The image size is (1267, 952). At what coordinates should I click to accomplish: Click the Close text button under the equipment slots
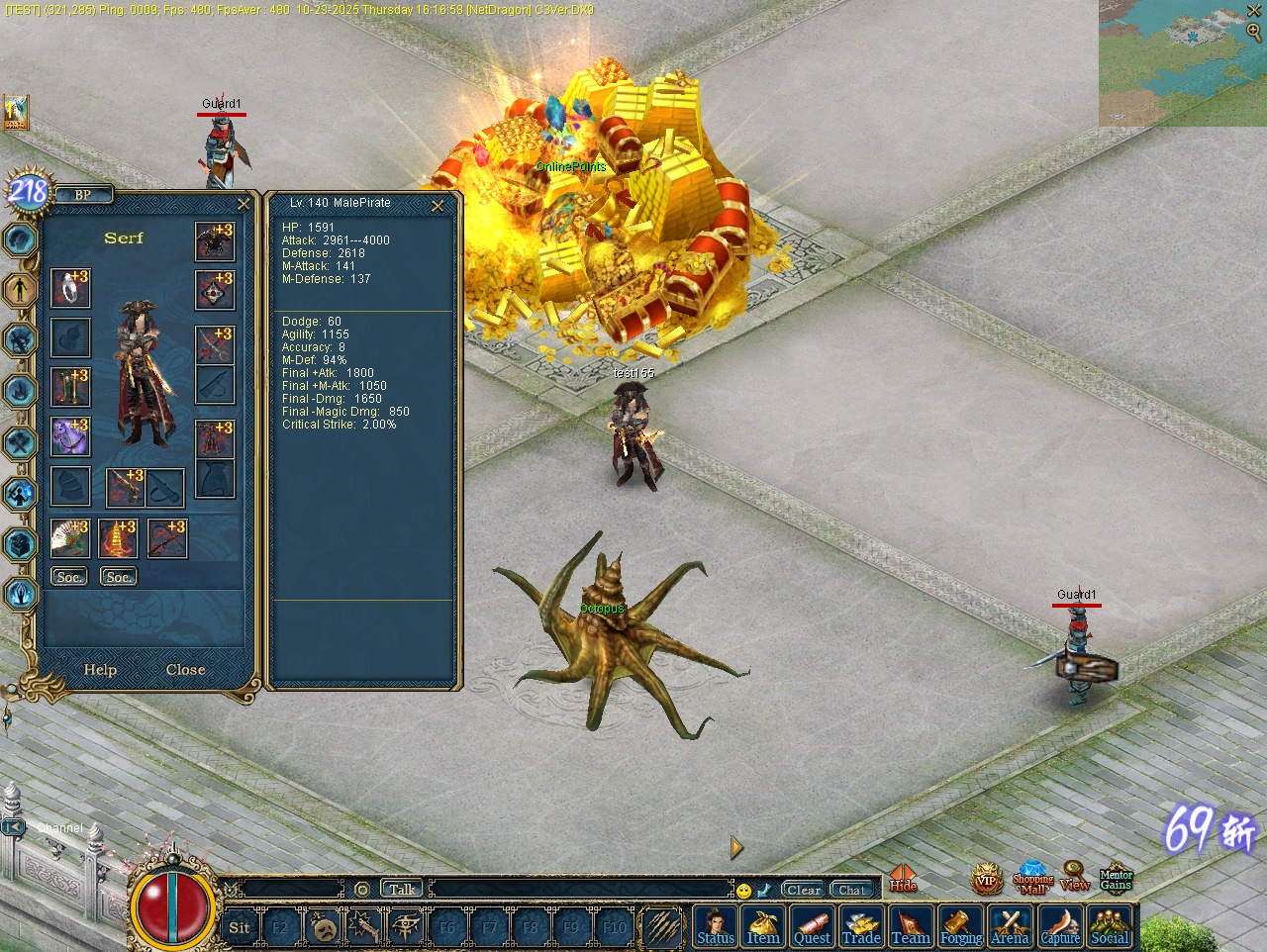point(185,670)
